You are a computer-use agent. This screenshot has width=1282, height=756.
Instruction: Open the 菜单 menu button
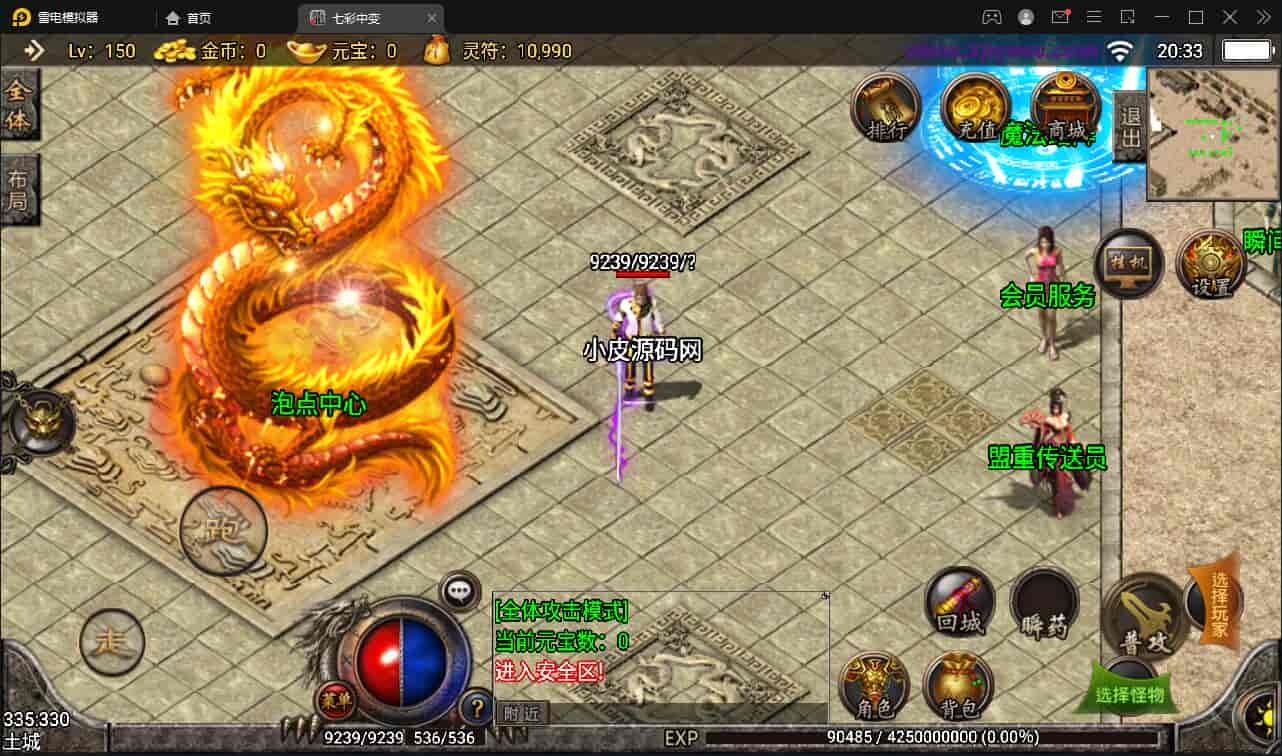[335, 701]
